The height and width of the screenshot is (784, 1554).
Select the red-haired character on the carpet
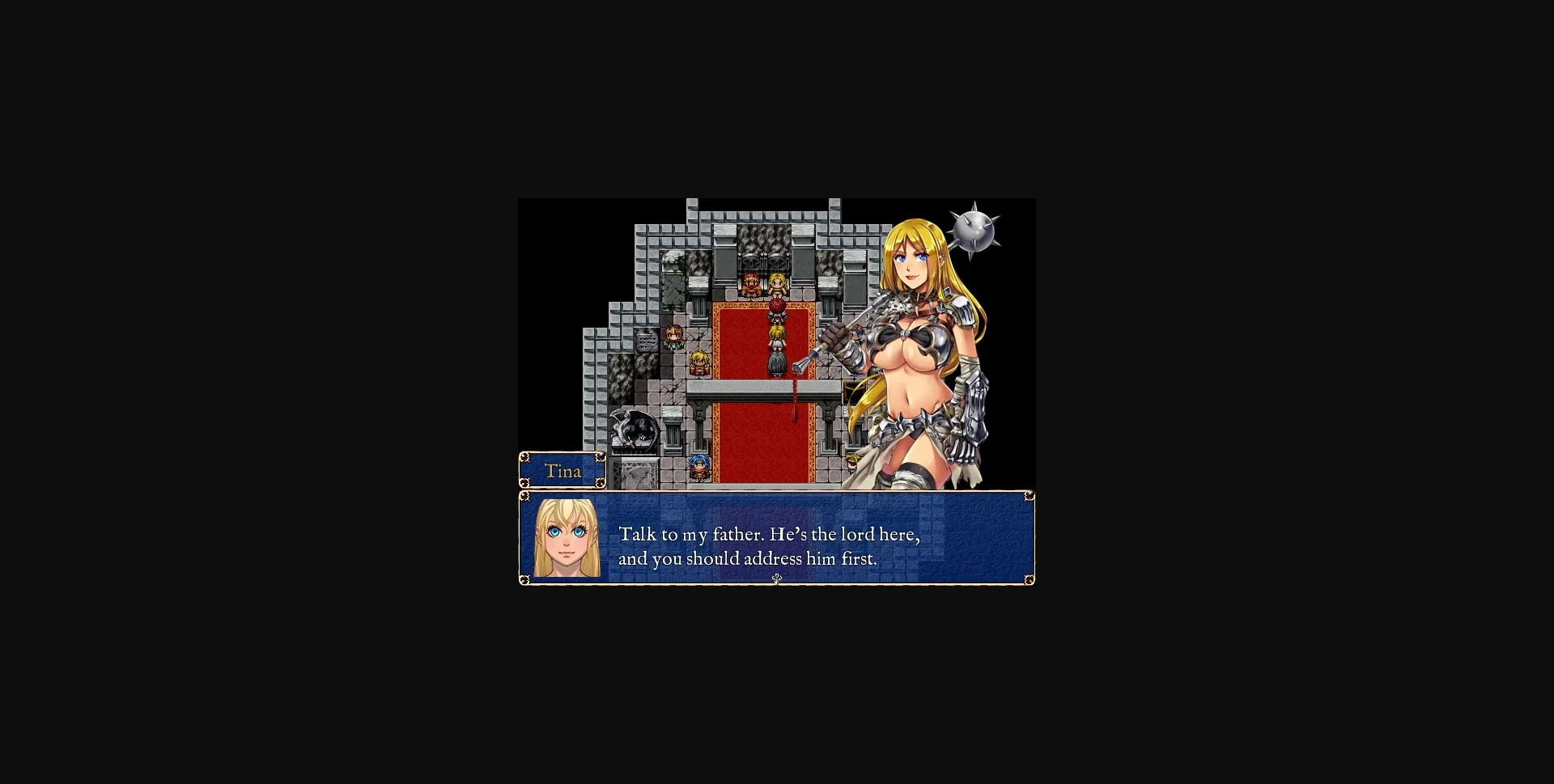776,309
